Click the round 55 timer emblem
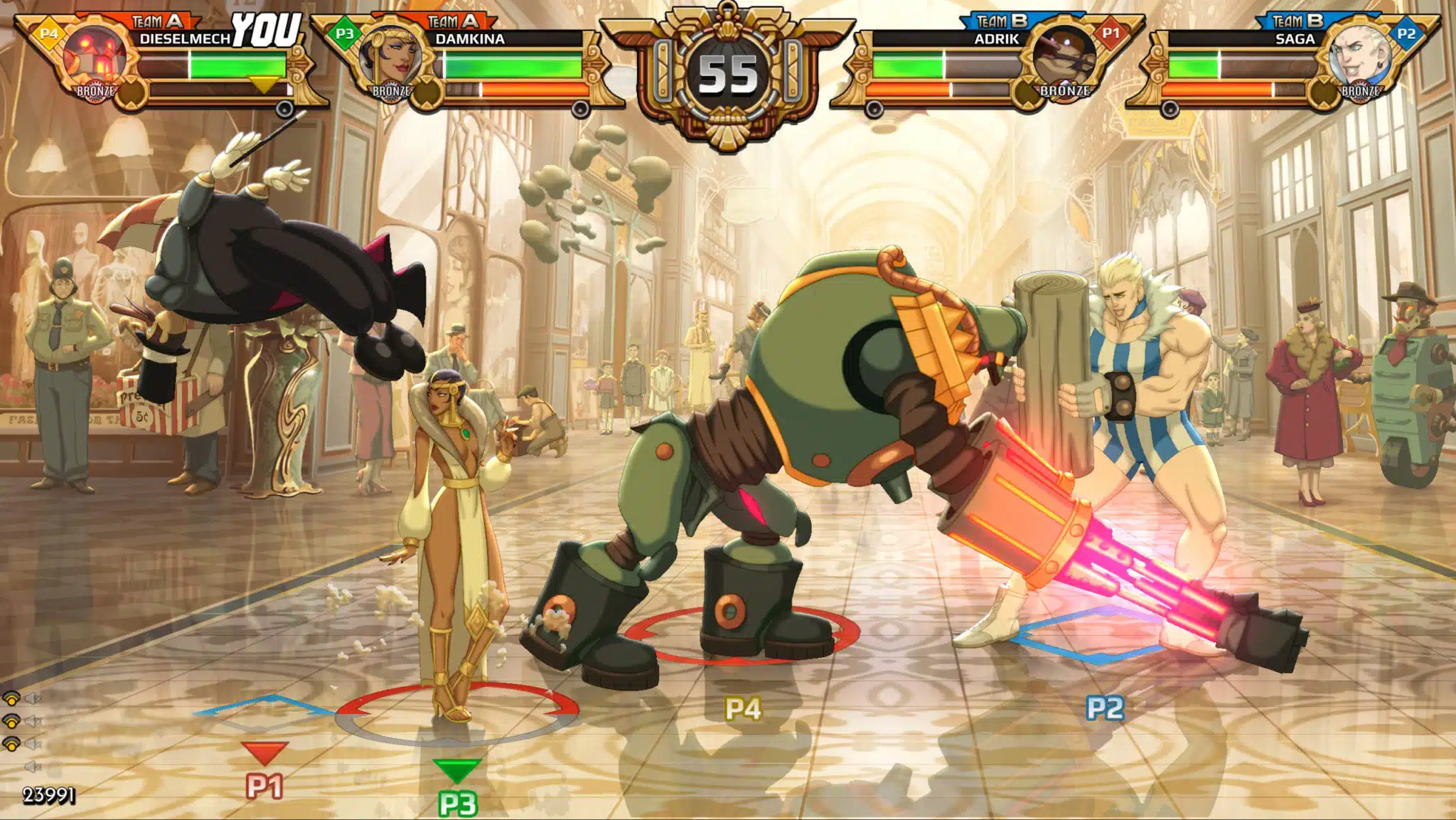Viewport: 1456px width, 820px height. point(727,73)
